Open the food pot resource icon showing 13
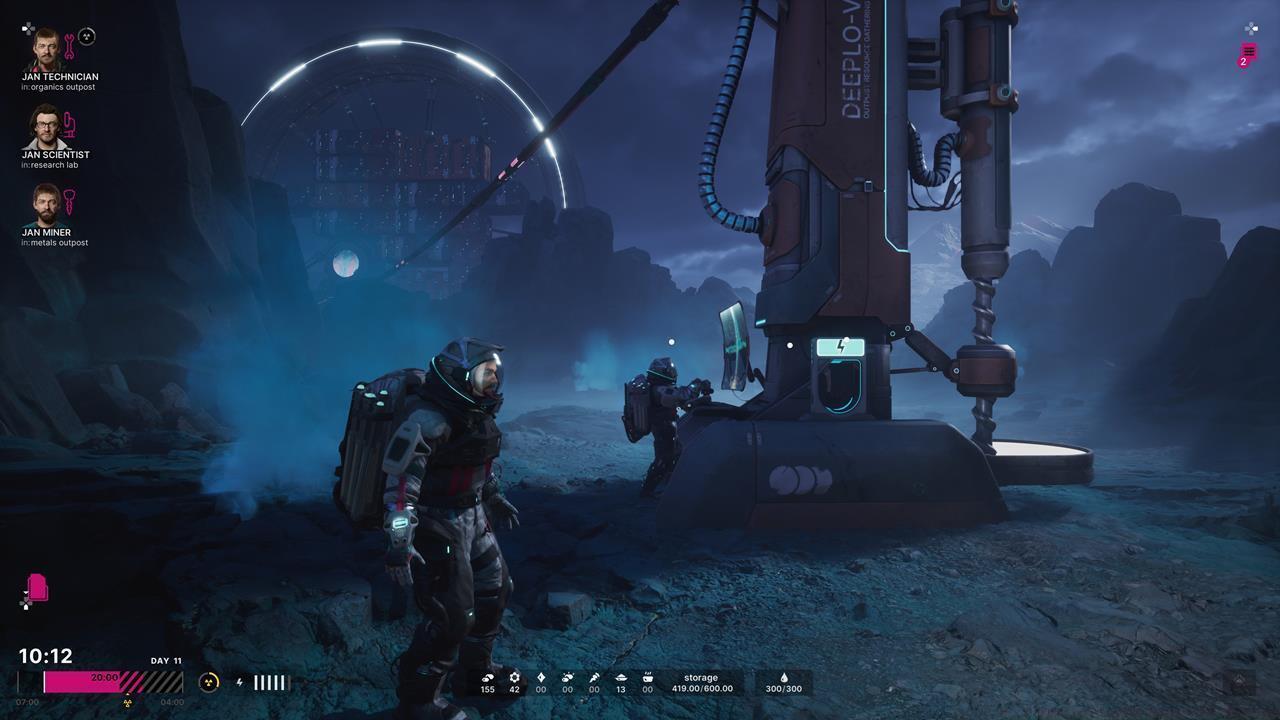Image resolution: width=1280 pixels, height=720 pixels. (620, 678)
